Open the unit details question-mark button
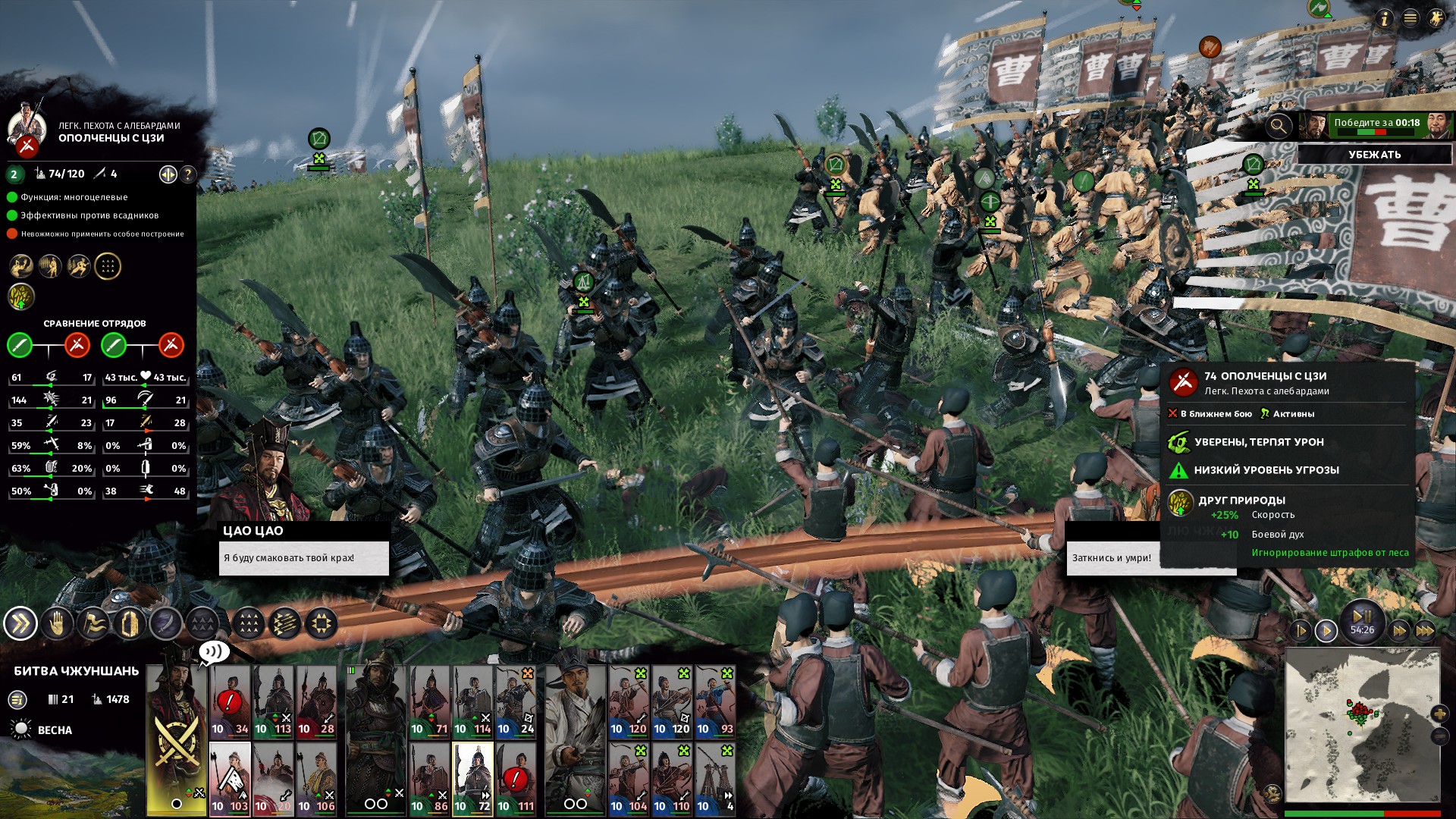This screenshot has width=1456, height=819. pyautogui.click(x=187, y=174)
